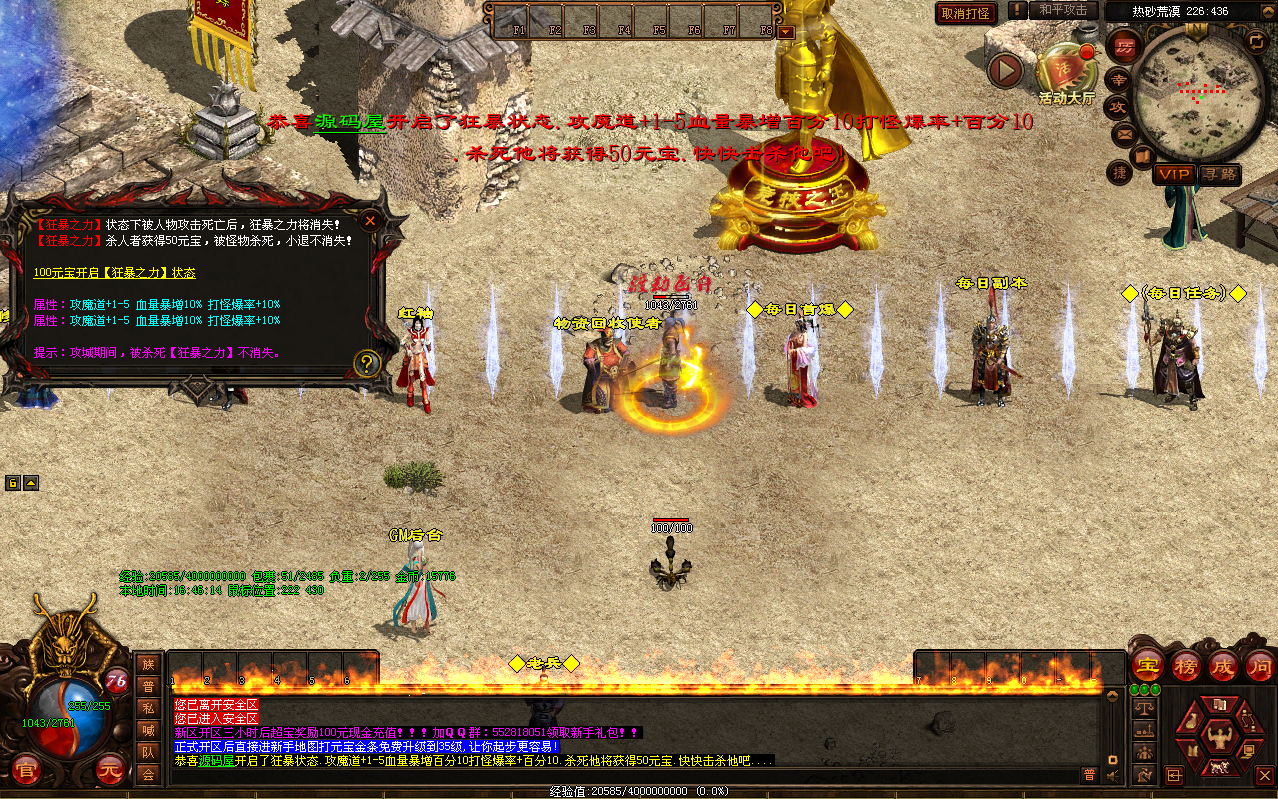The image size is (1278, 799).
Task: Click the balance scales trade icon
Action: (1144, 707)
